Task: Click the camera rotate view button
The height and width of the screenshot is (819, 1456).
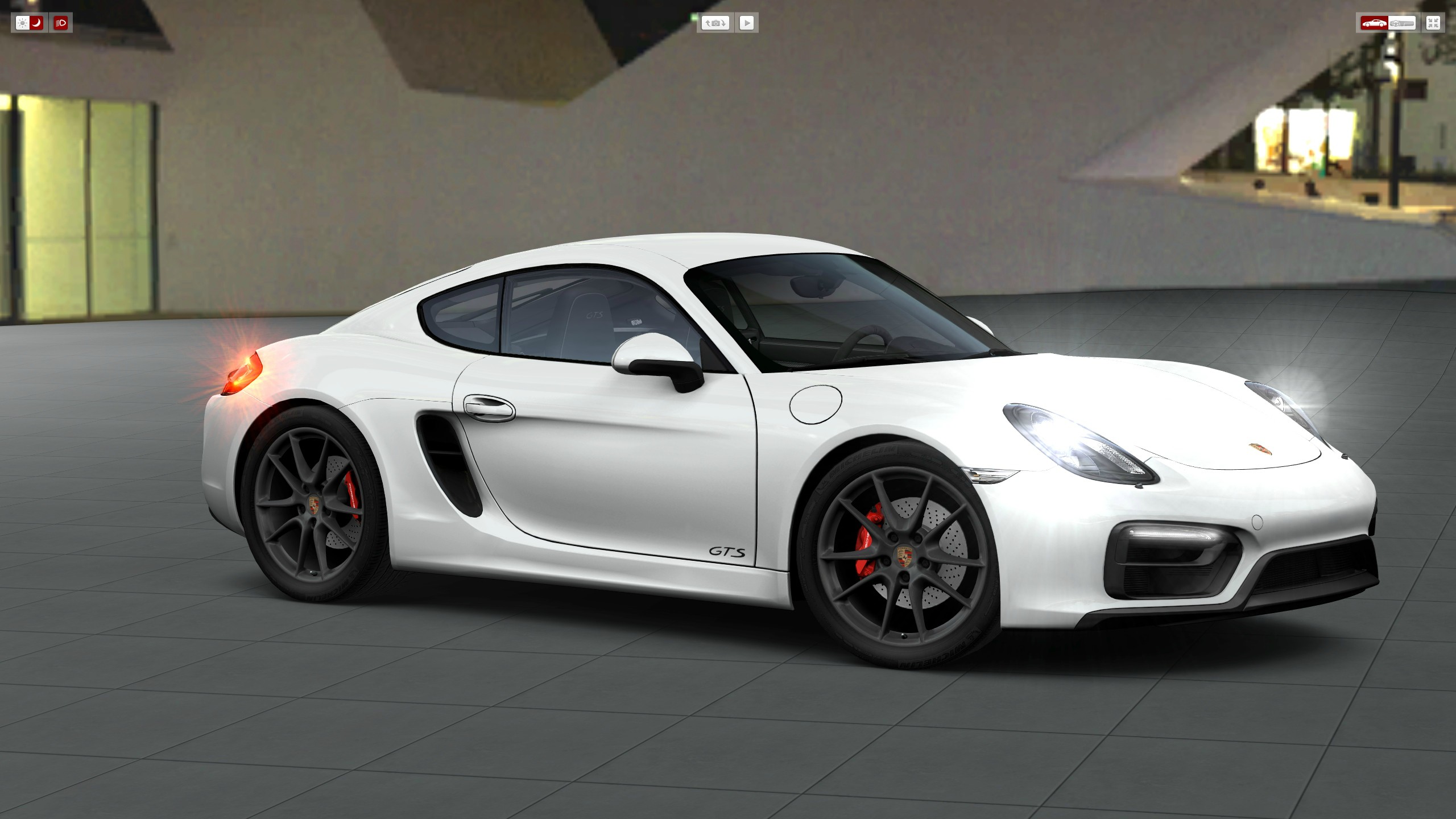Action: [715, 23]
